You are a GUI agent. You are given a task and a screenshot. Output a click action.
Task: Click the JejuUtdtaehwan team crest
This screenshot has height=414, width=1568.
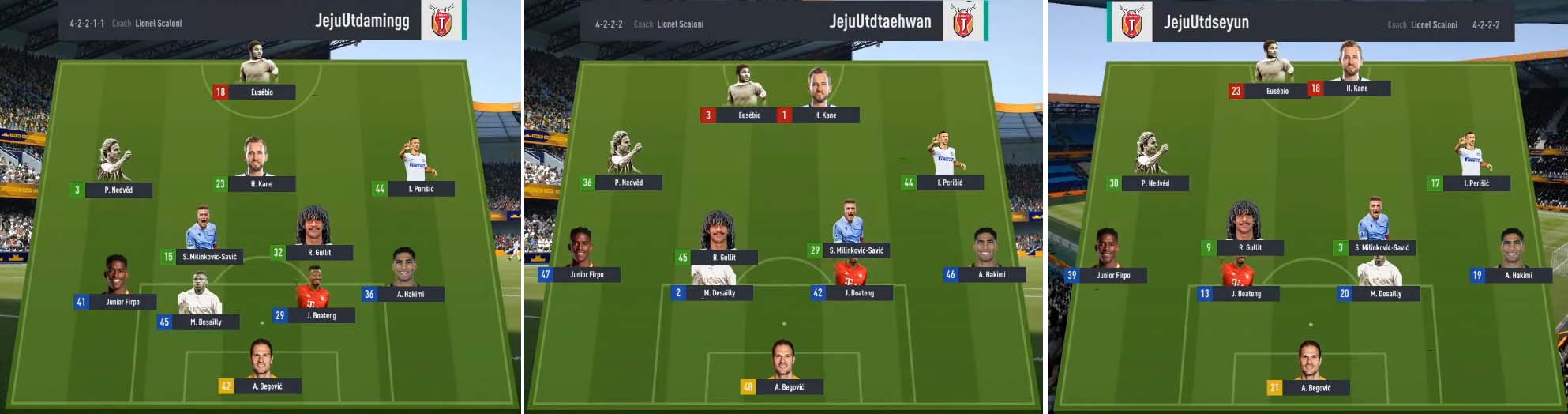963,22
